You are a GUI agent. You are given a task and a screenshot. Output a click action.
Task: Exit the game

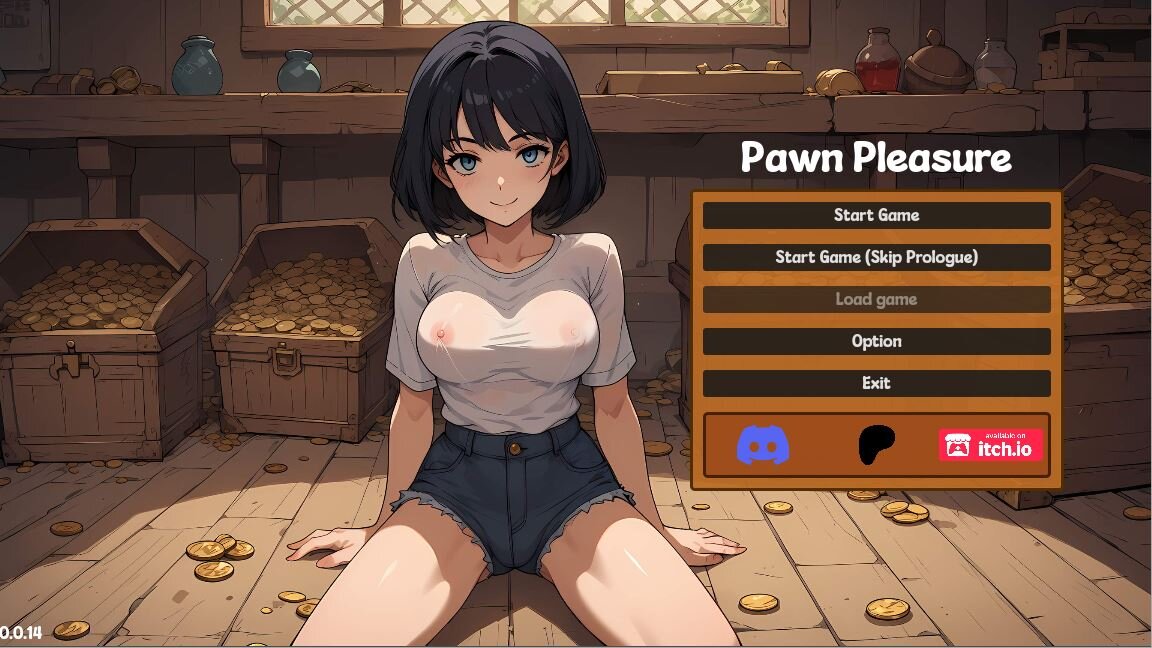[876, 383]
